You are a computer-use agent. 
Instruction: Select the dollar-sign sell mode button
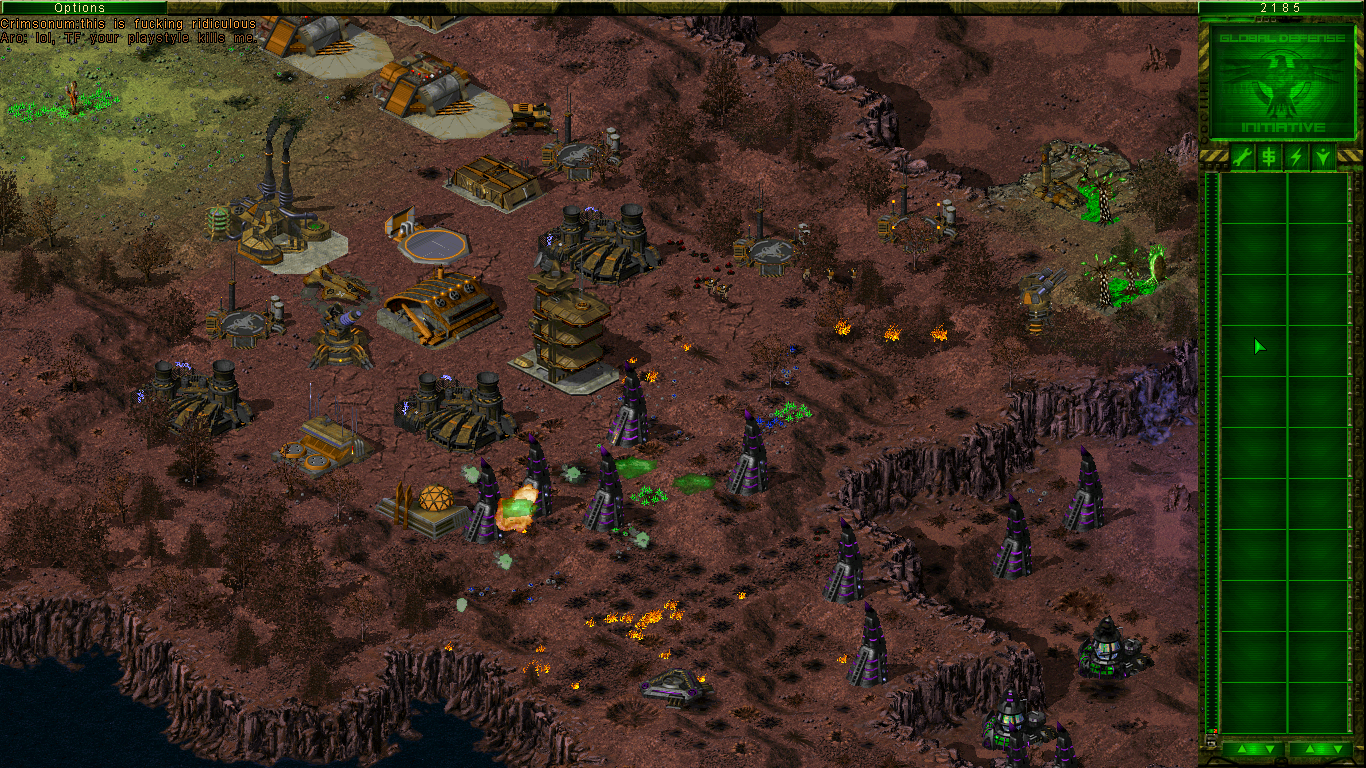click(1268, 156)
